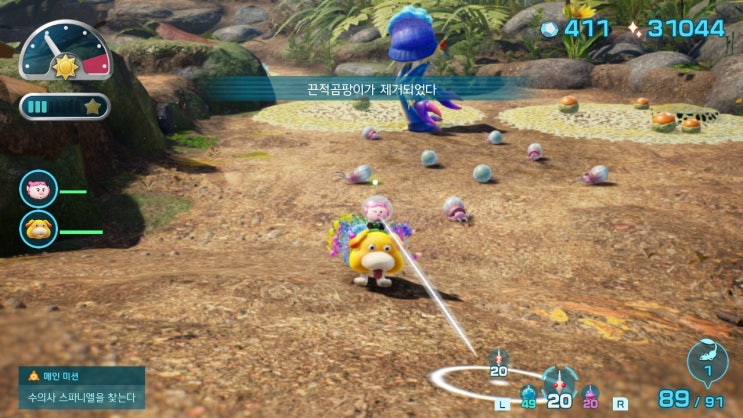The image size is (743, 418).
Task: Click the creature silhouette bubble icon
Action: (707, 362)
